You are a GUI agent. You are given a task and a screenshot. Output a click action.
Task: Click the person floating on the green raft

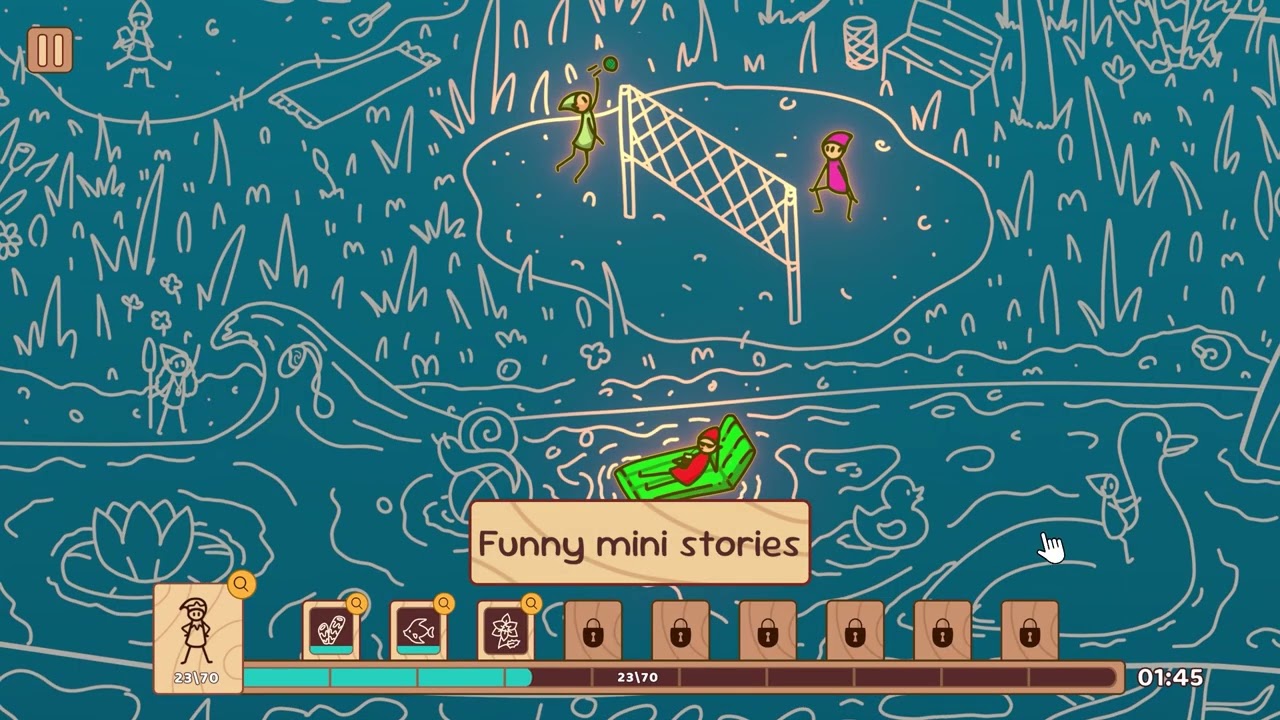695,460
